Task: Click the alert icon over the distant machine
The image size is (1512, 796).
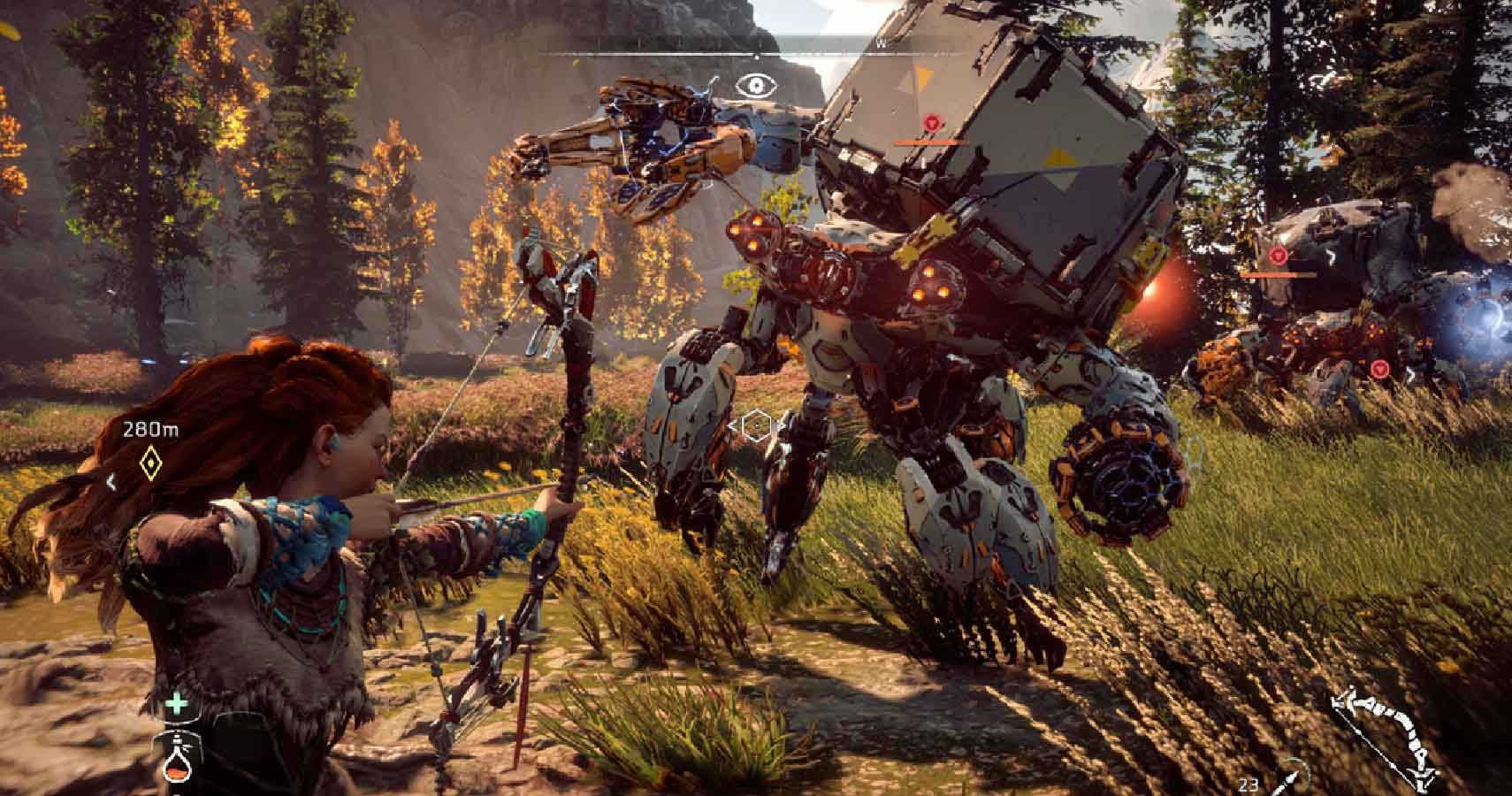Action: pos(1278,256)
